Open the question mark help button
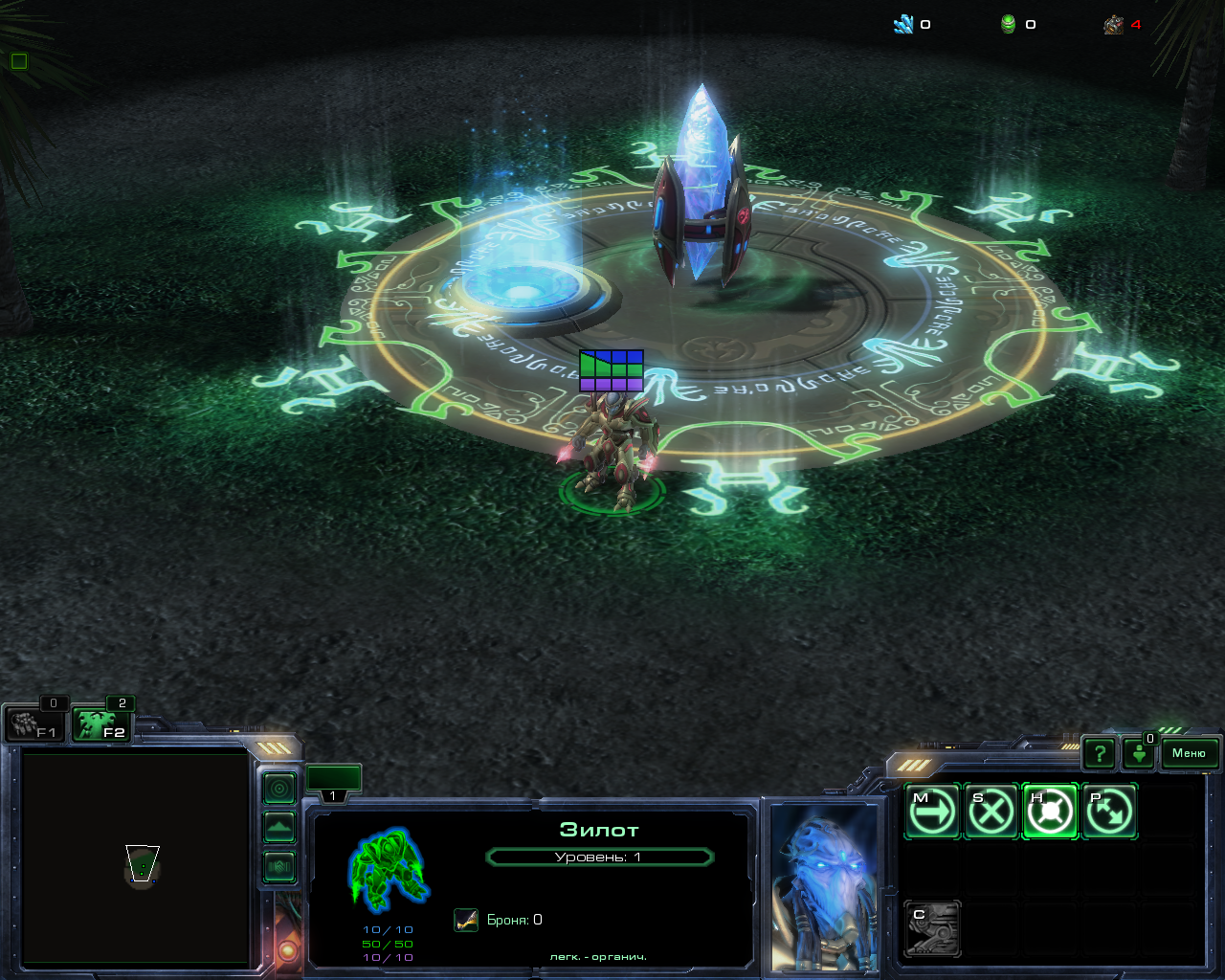1225x980 pixels. point(1100,754)
